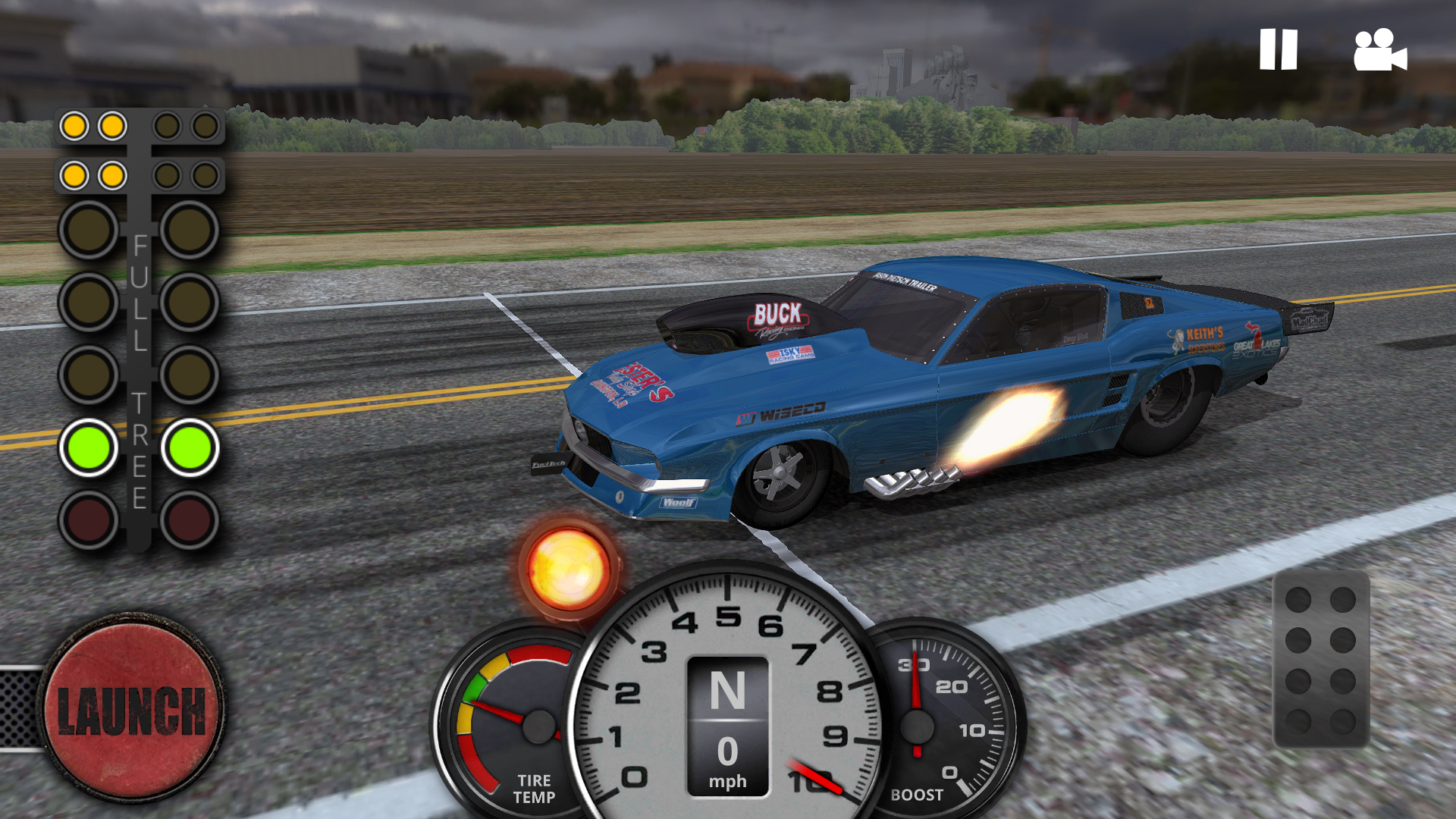
Task: Toggle the top amber pre-stage light
Action: tap(76, 125)
